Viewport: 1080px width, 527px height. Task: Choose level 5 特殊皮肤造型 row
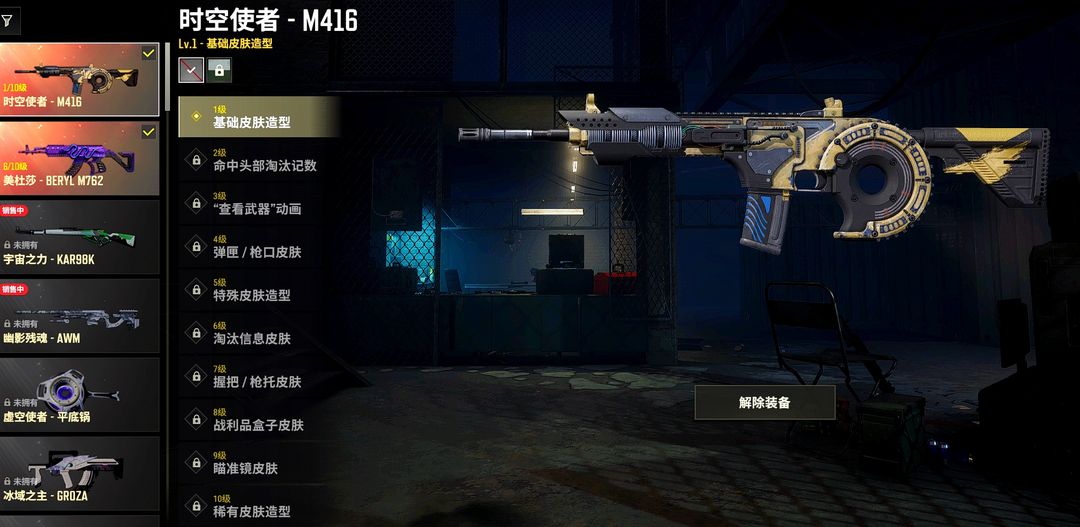259,289
